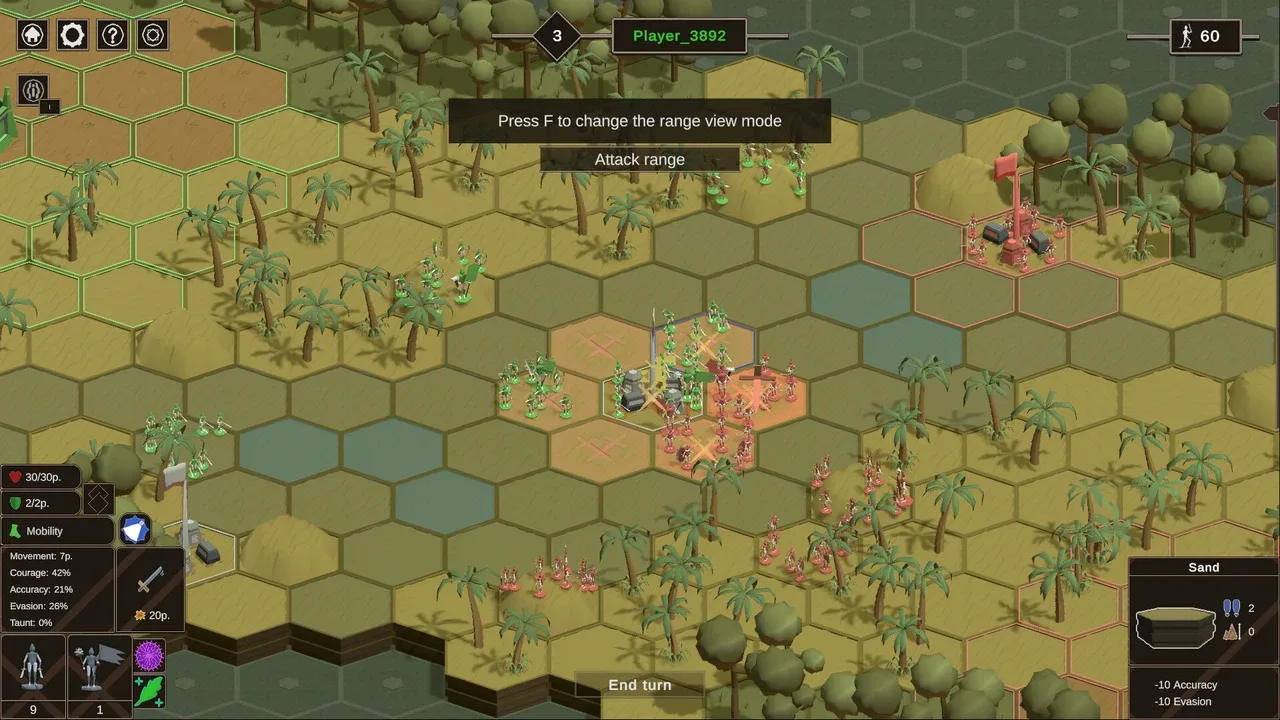The width and height of the screenshot is (1280, 720).
Task: Activate the green leaf healing ability
Action: coord(149,691)
